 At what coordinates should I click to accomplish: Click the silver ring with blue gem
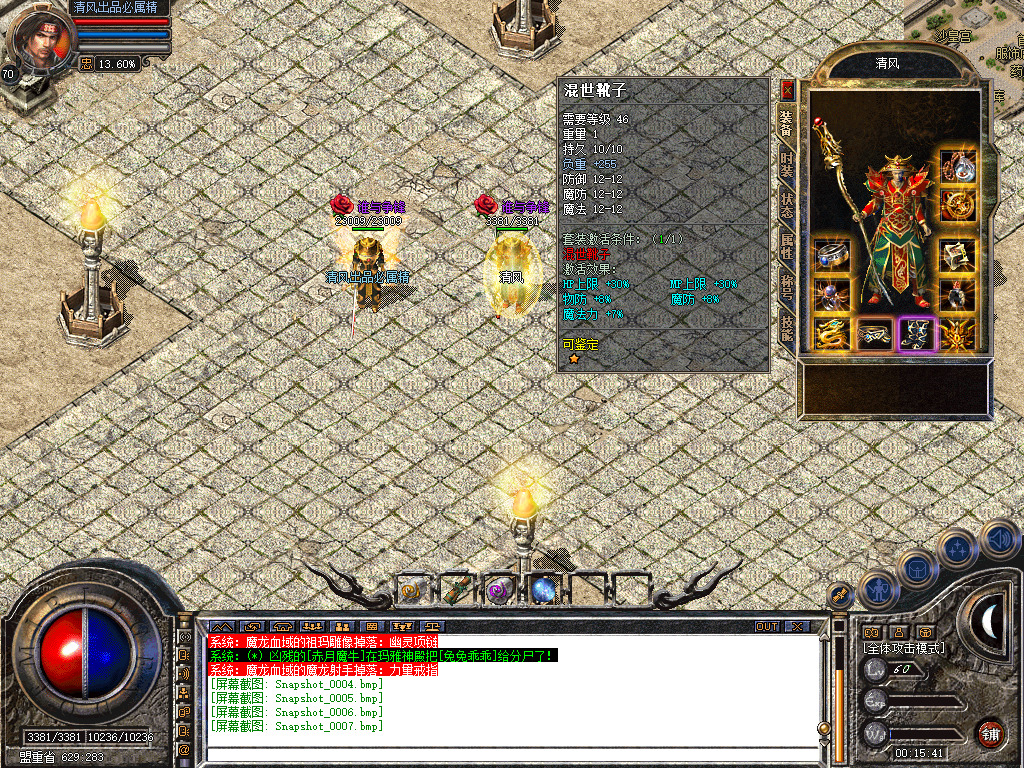832,254
